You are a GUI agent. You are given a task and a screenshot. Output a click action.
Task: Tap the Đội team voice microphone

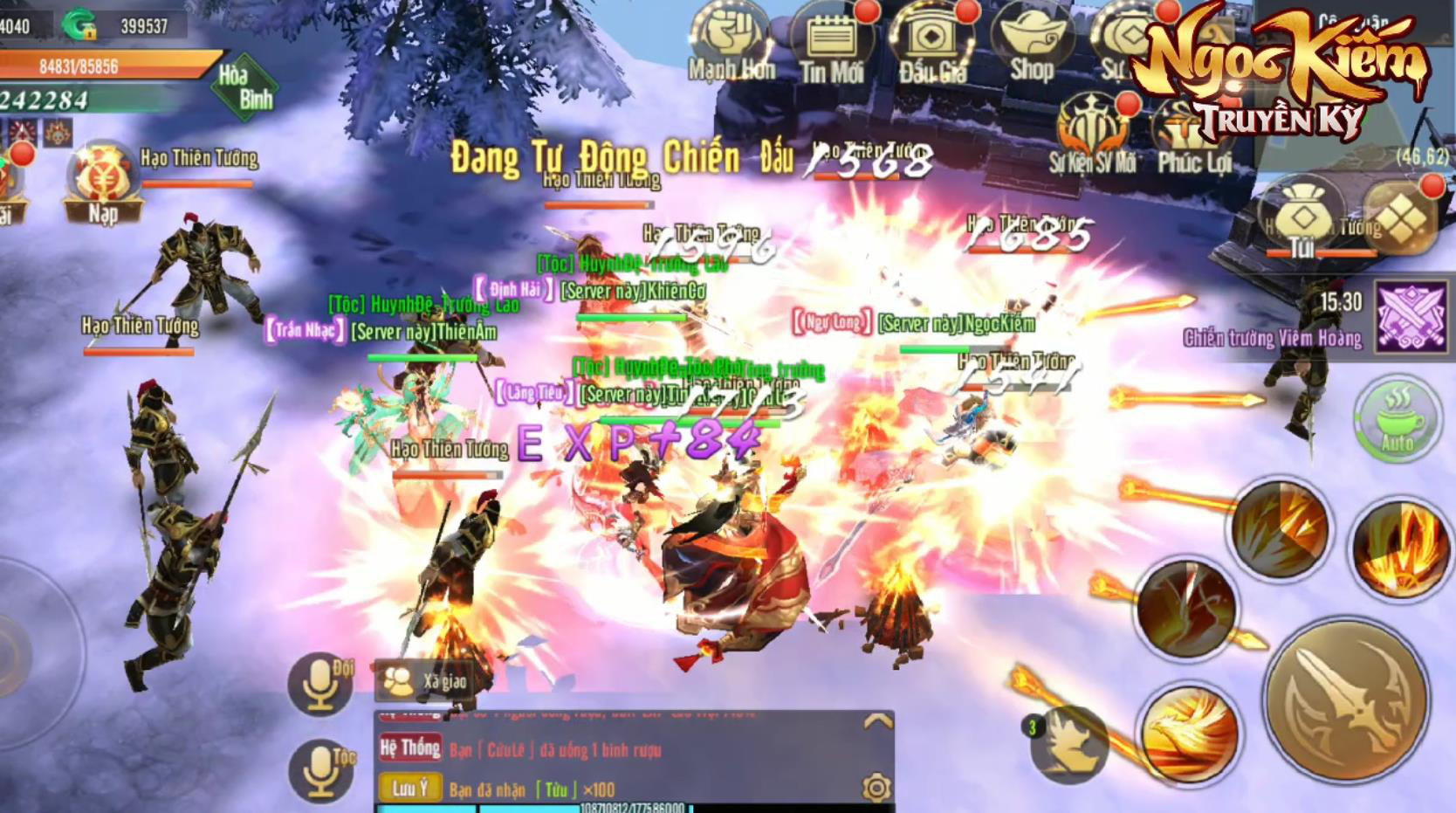319,684
